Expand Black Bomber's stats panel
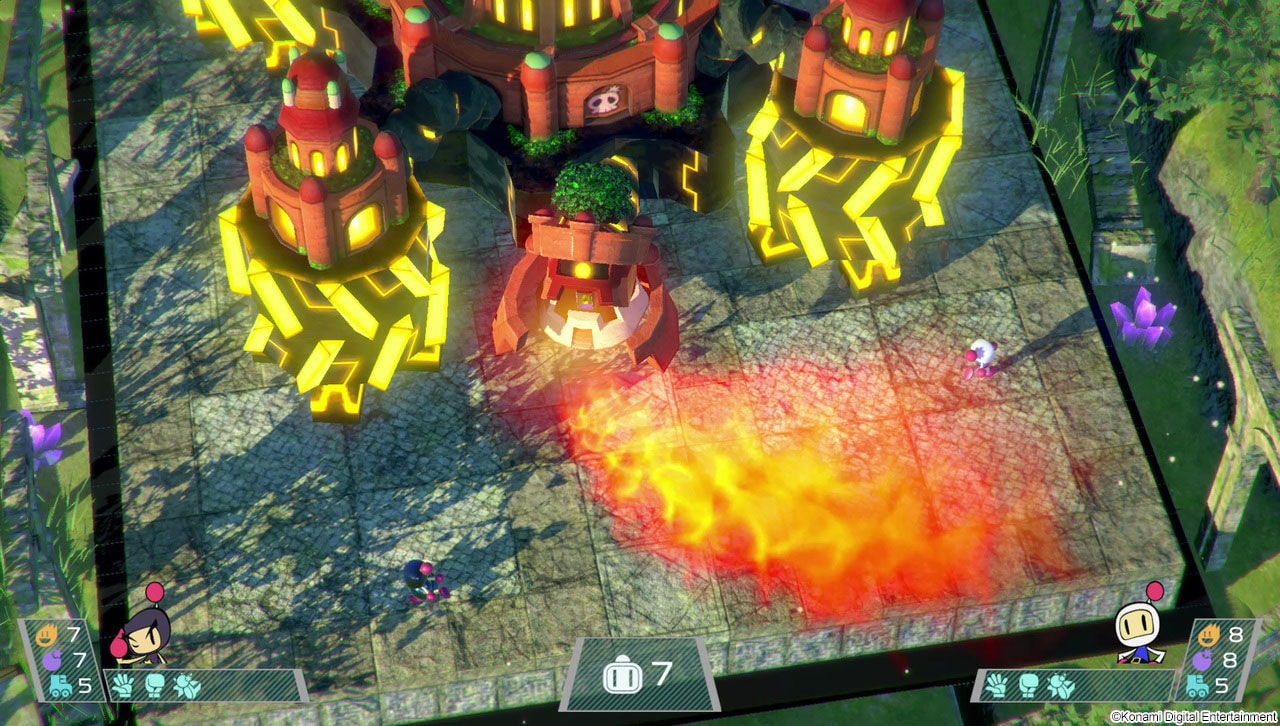This screenshot has width=1280, height=726. coord(60,660)
